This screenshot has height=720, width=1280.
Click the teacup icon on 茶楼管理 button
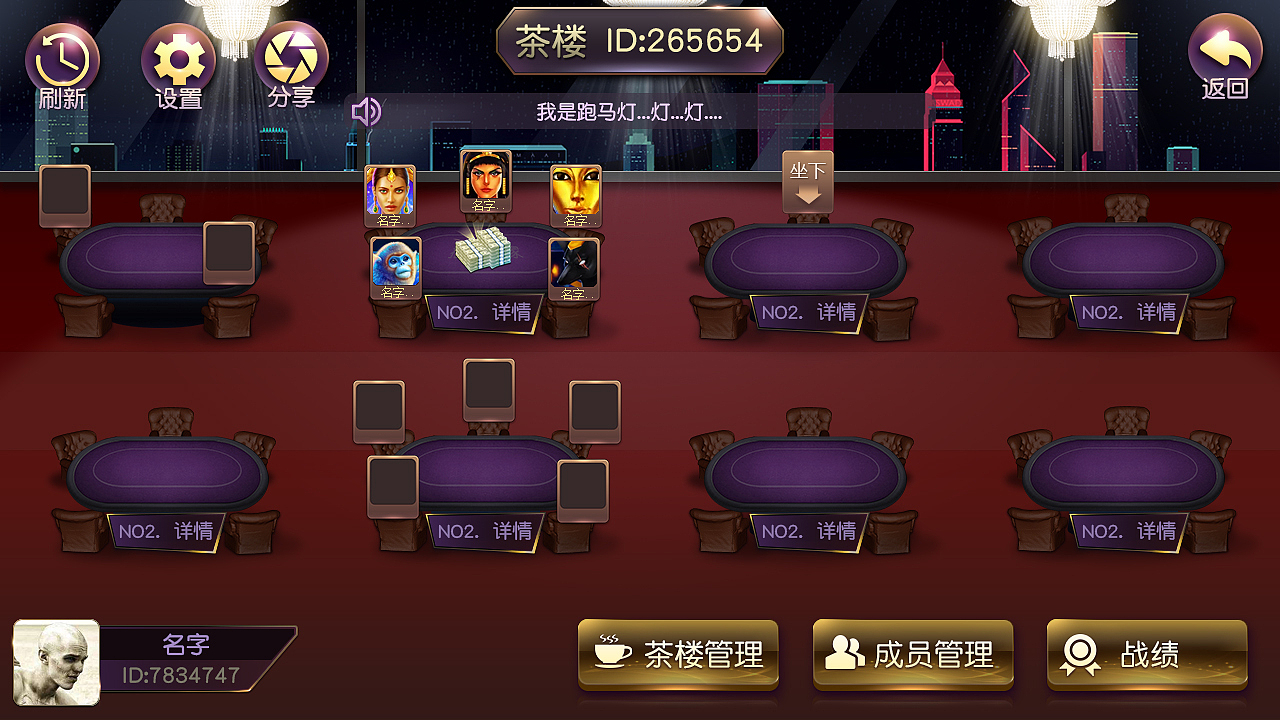[612, 655]
